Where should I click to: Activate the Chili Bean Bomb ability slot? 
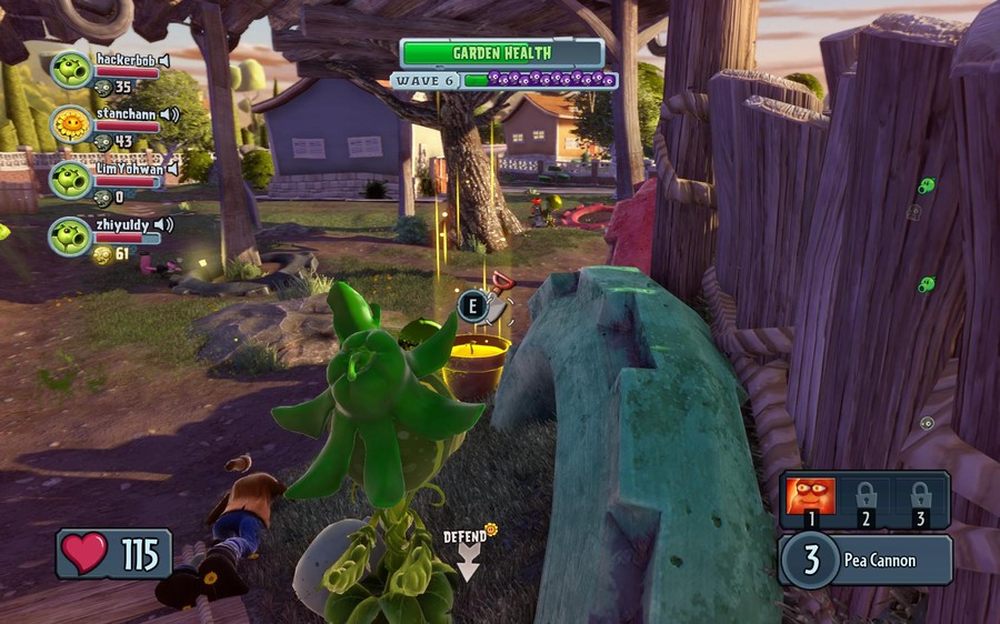[810, 497]
